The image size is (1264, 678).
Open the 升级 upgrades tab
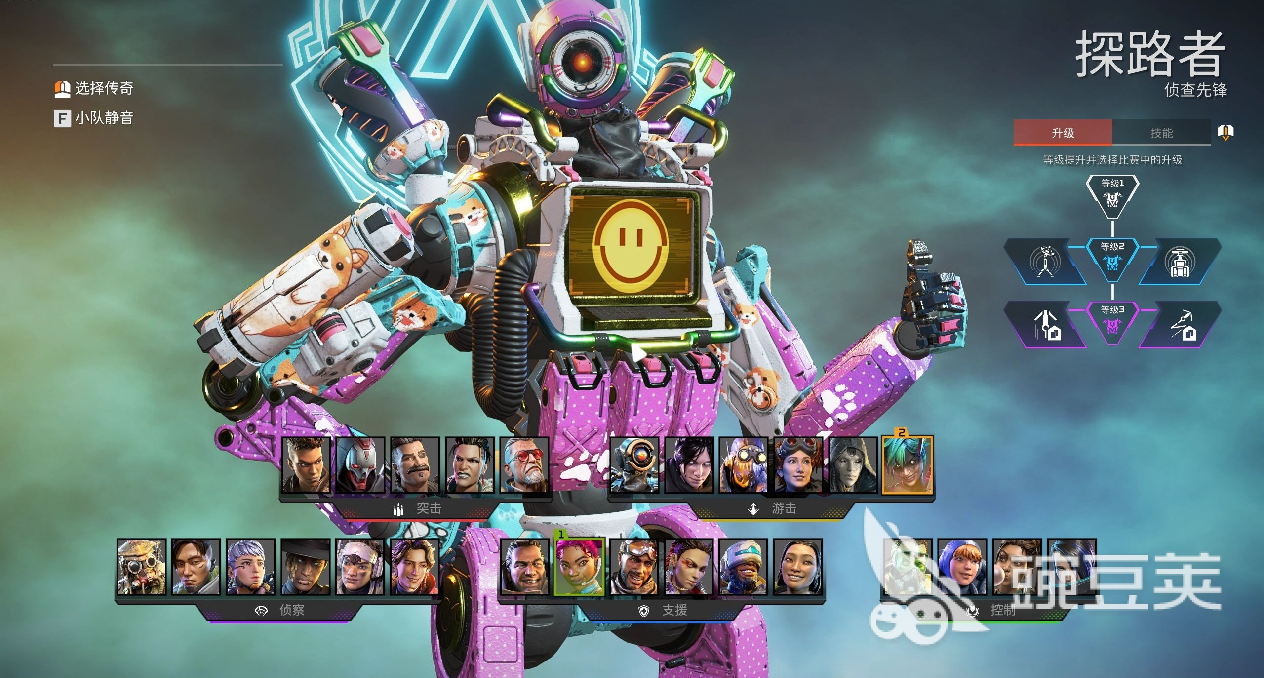(1062, 133)
